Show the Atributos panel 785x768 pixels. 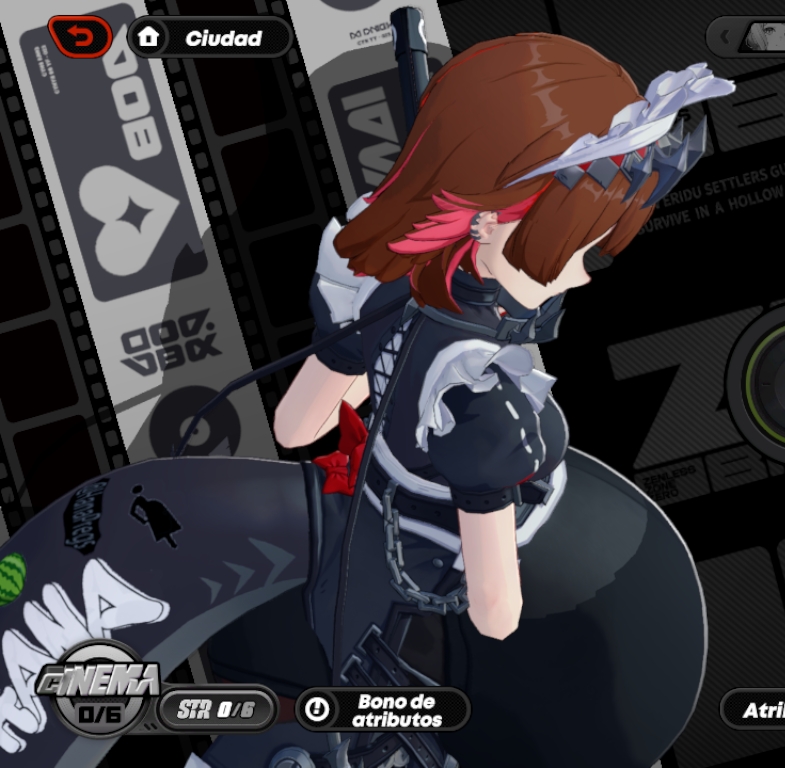(756, 710)
